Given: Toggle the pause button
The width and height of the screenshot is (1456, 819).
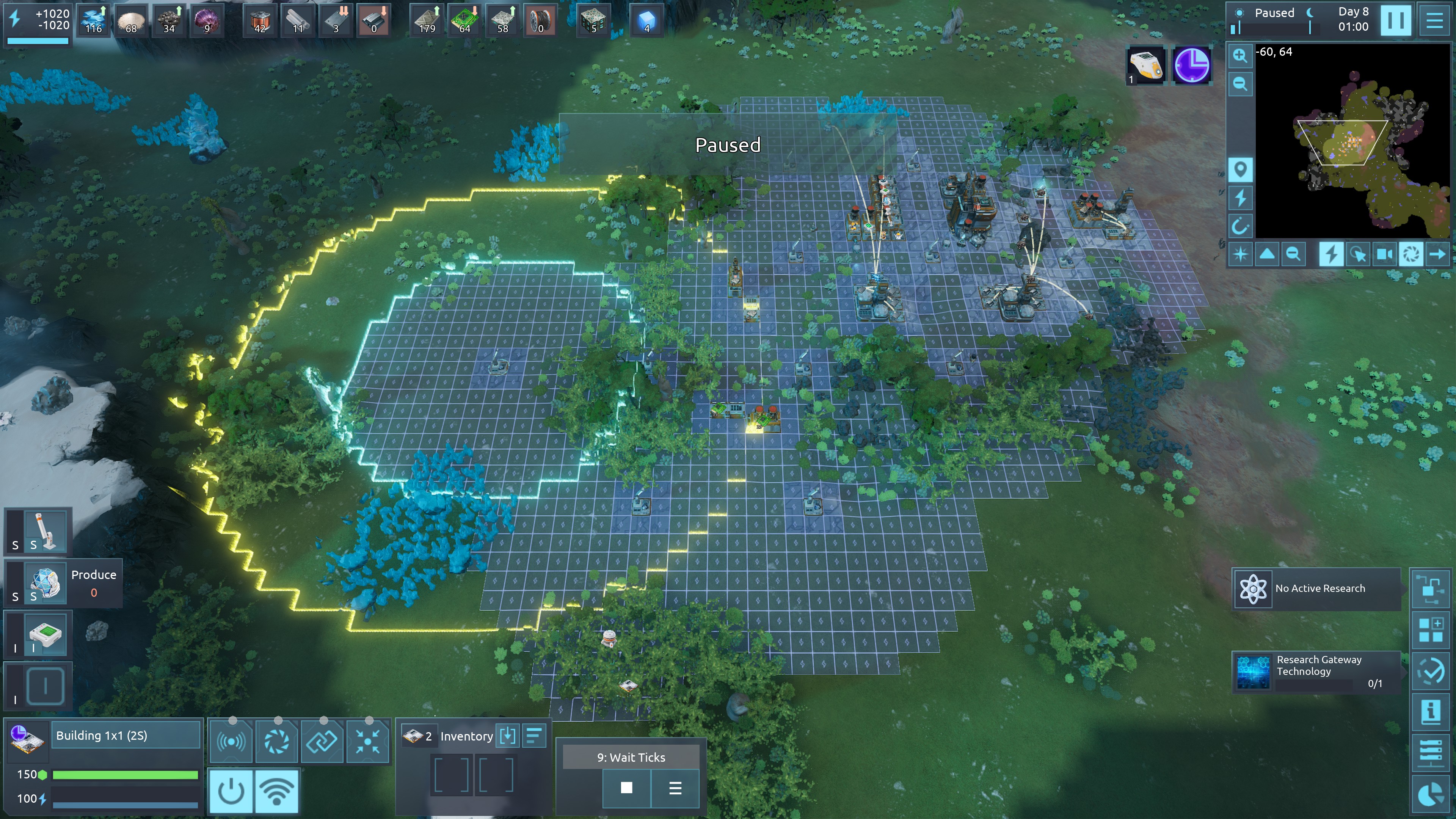Looking at the screenshot, I should click(x=1395, y=20).
